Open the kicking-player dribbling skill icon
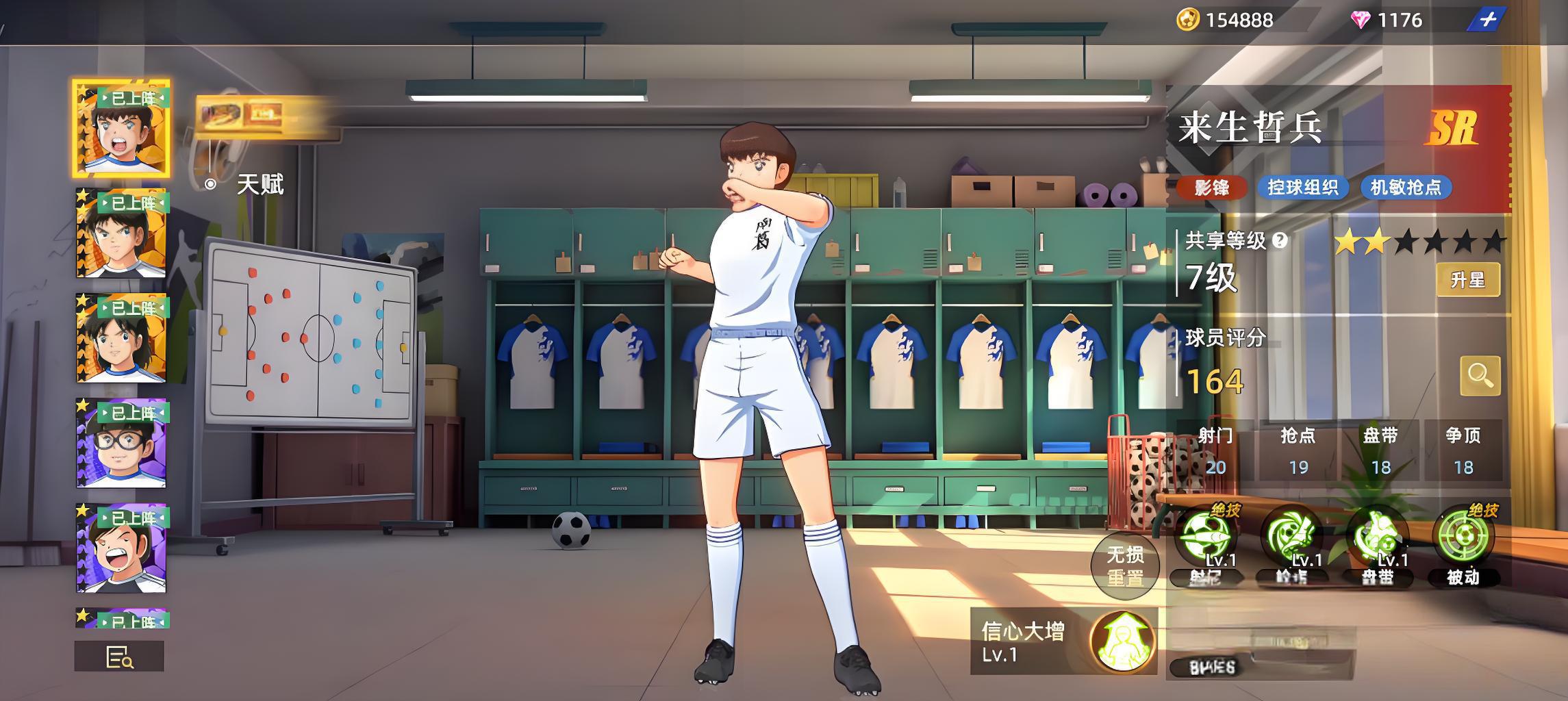 point(1377,537)
